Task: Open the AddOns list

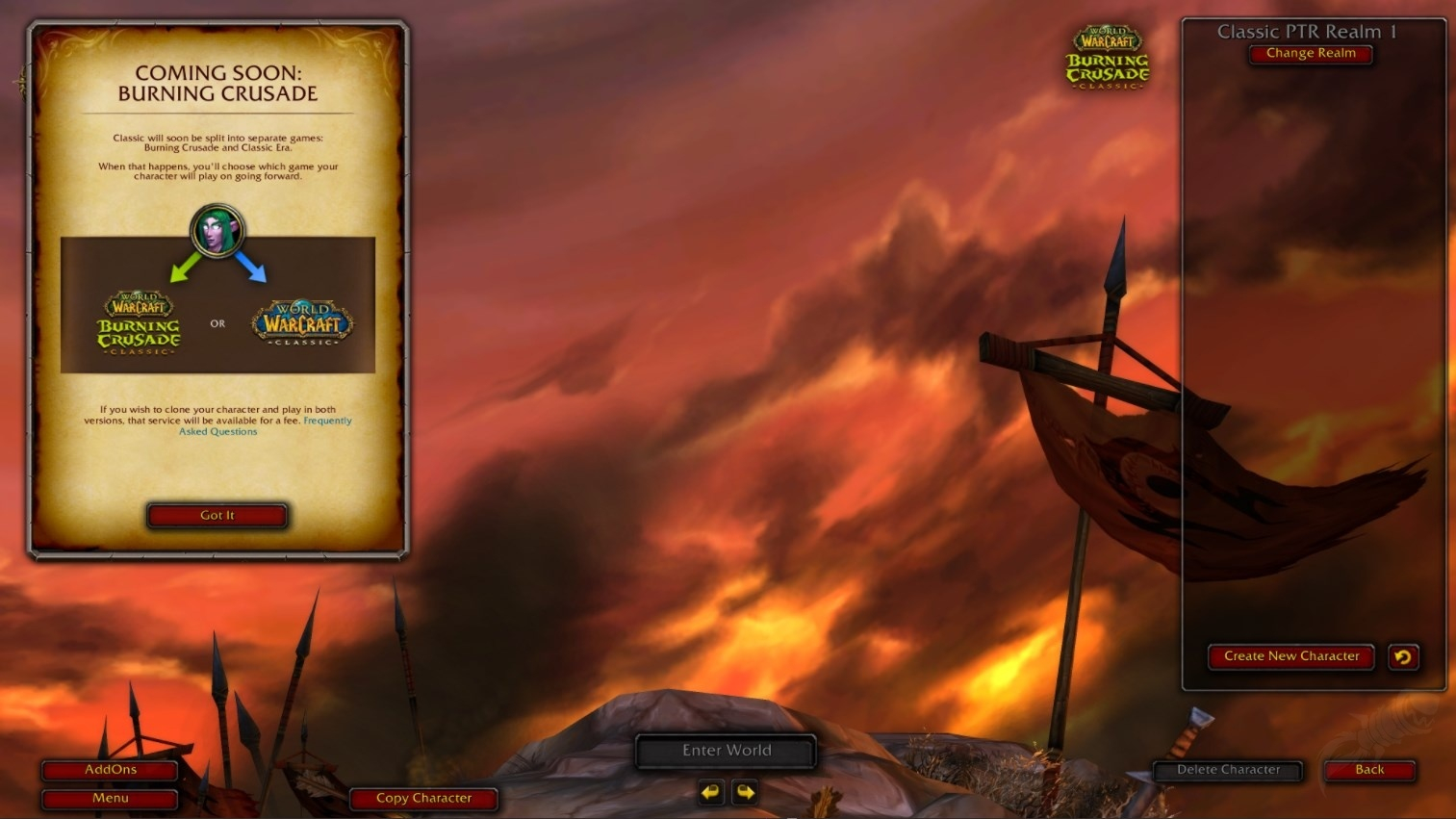Action: (x=111, y=770)
